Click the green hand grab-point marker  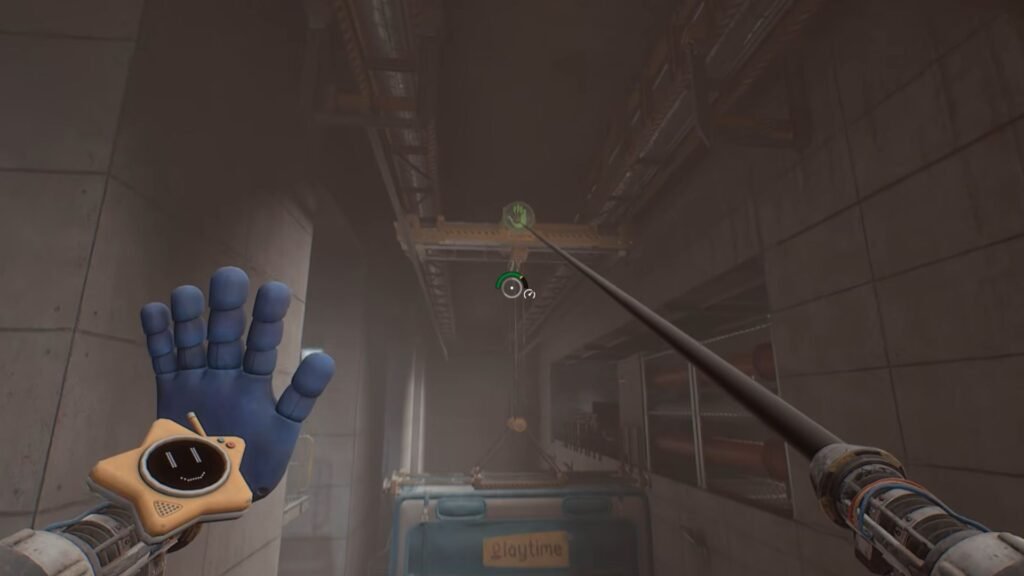(517, 215)
